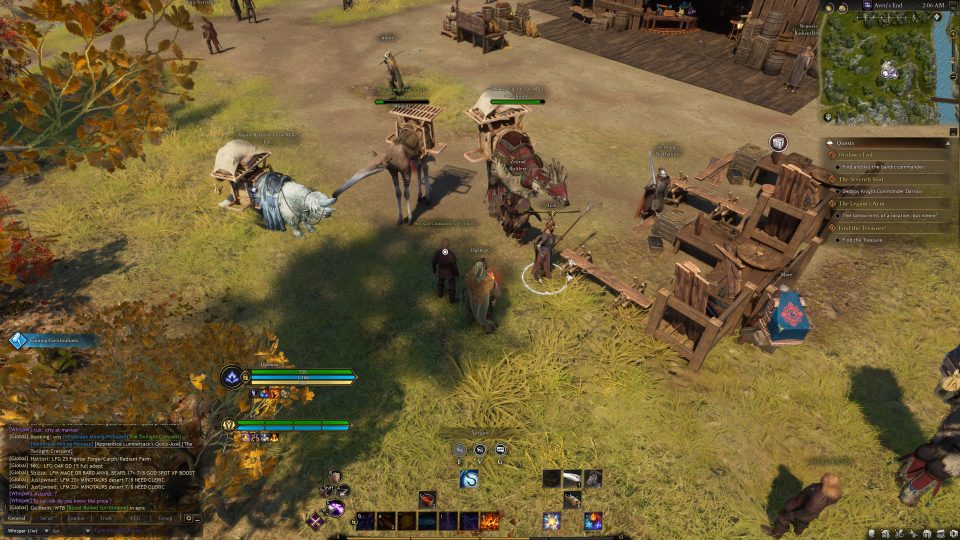Select The Seventh Soul quest entry
Viewport: 960px width, 540px height.
pyautogui.click(x=862, y=179)
